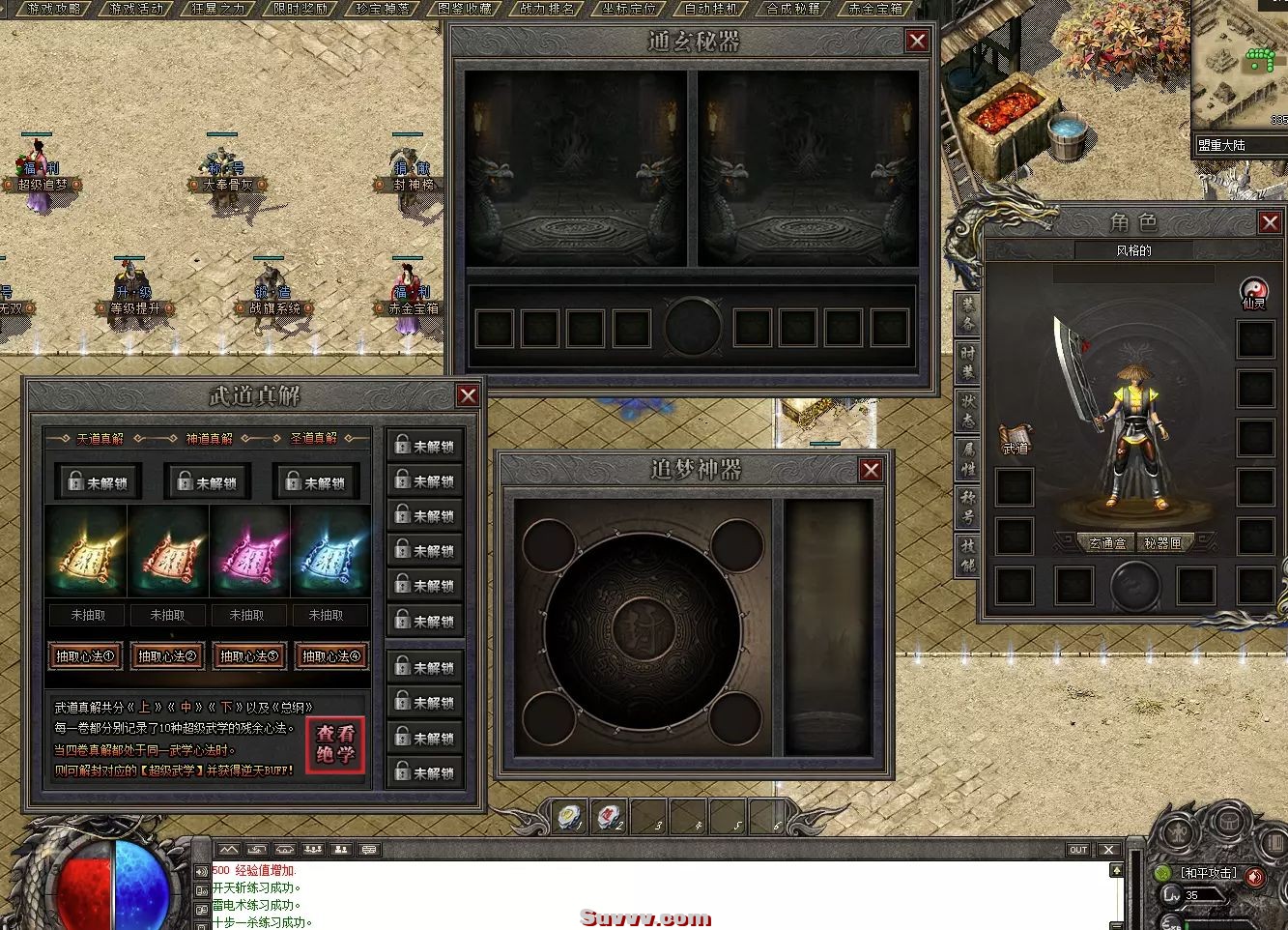This screenshot has height=930, width=1288.
Task: Click the 抽取心法① button
Action: coord(86,656)
